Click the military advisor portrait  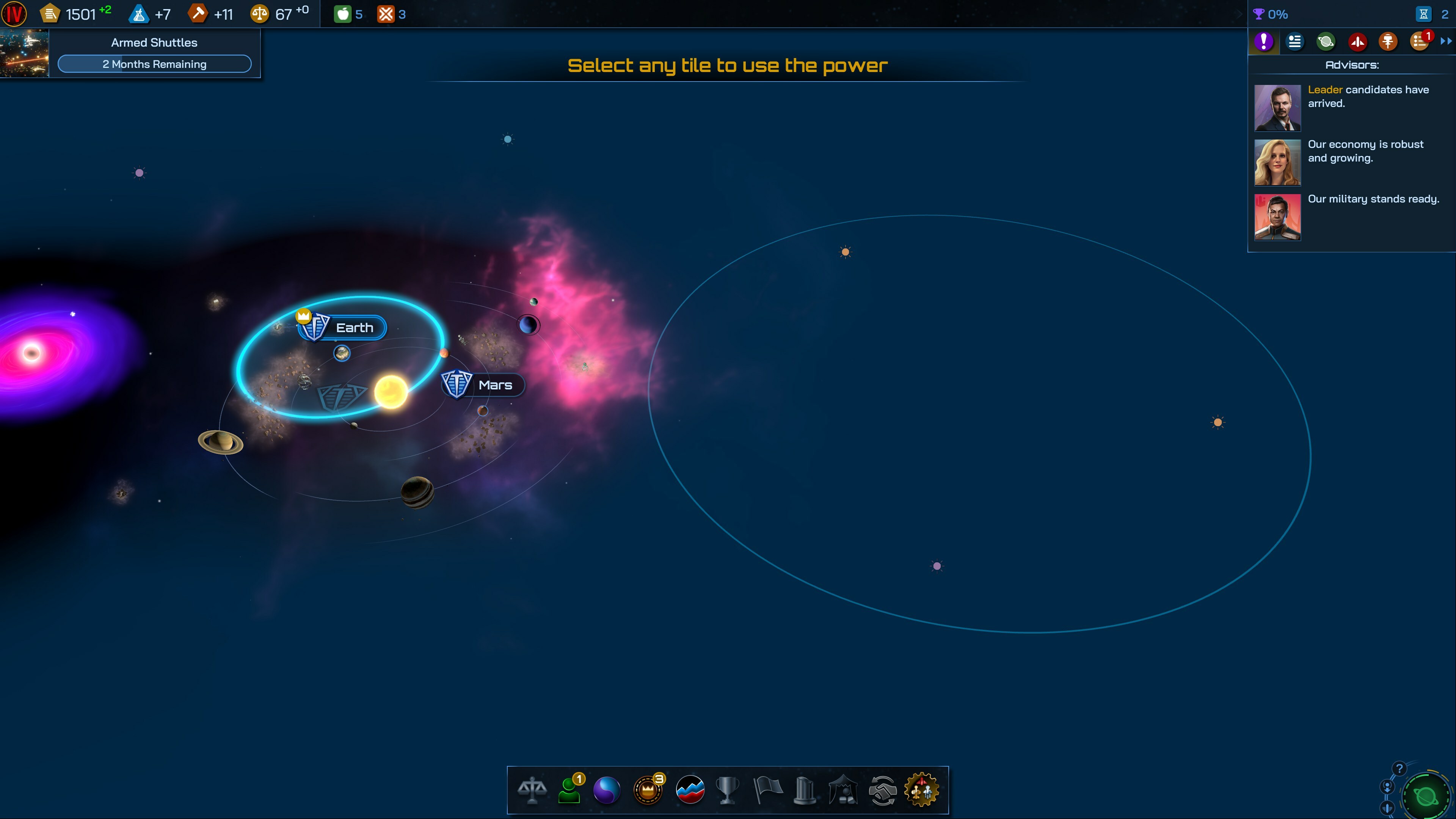coord(1277,218)
